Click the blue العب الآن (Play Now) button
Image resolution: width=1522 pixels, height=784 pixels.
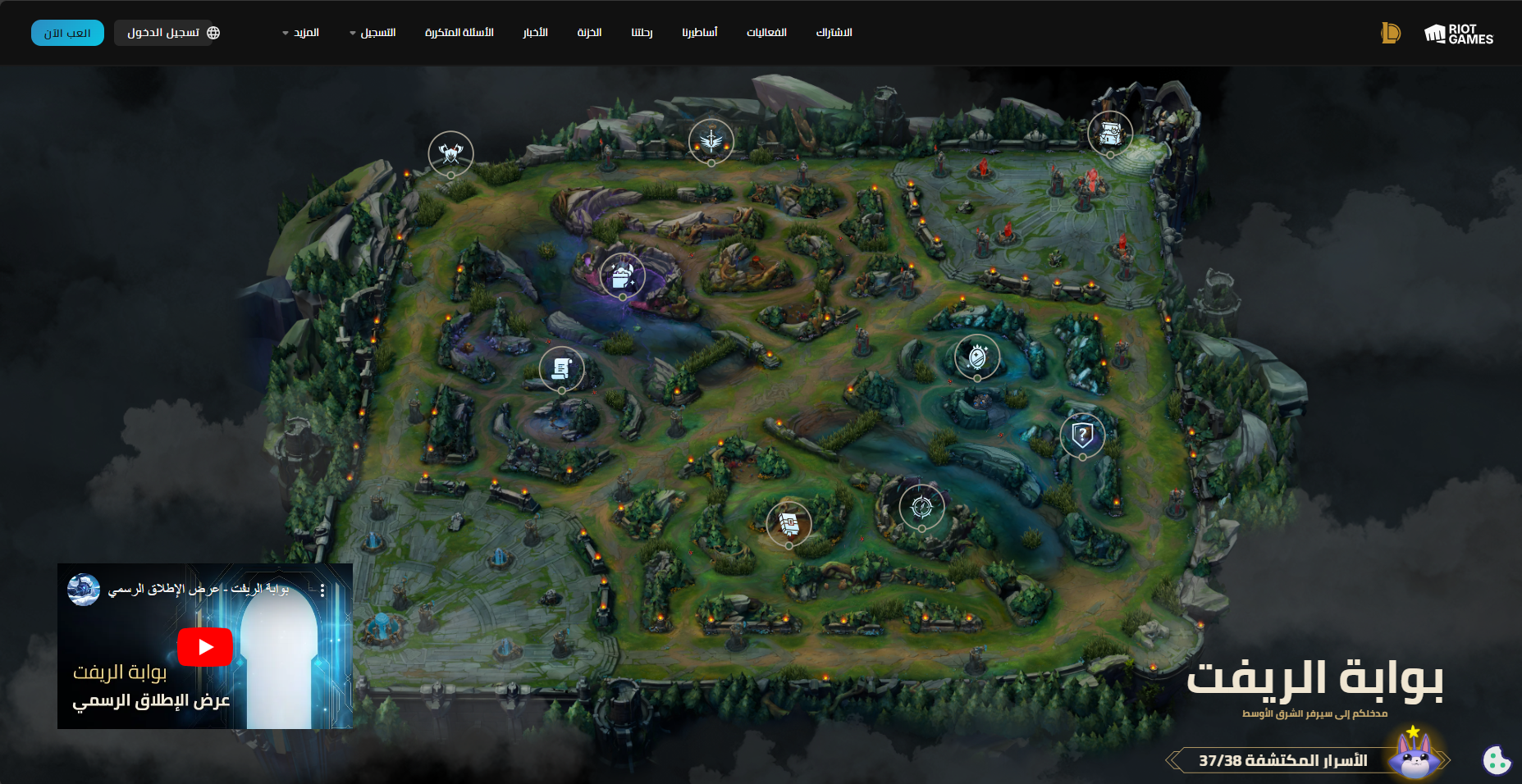click(x=67, y=33)
